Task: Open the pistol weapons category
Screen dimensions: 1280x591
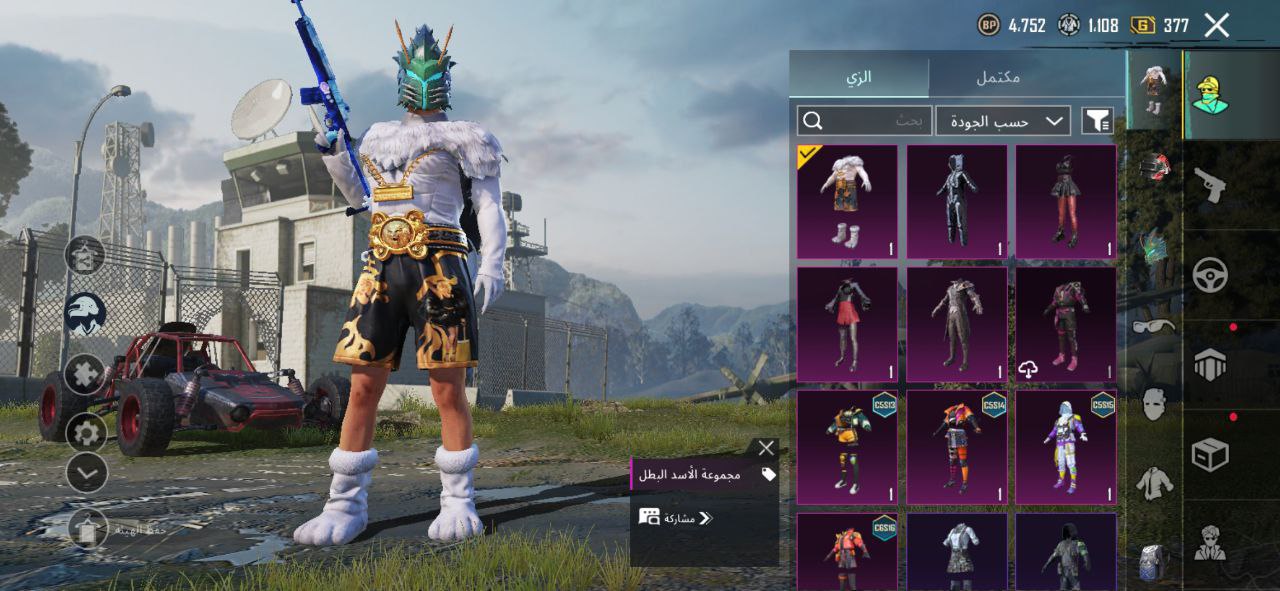Action: click(x=1209, y=184)
